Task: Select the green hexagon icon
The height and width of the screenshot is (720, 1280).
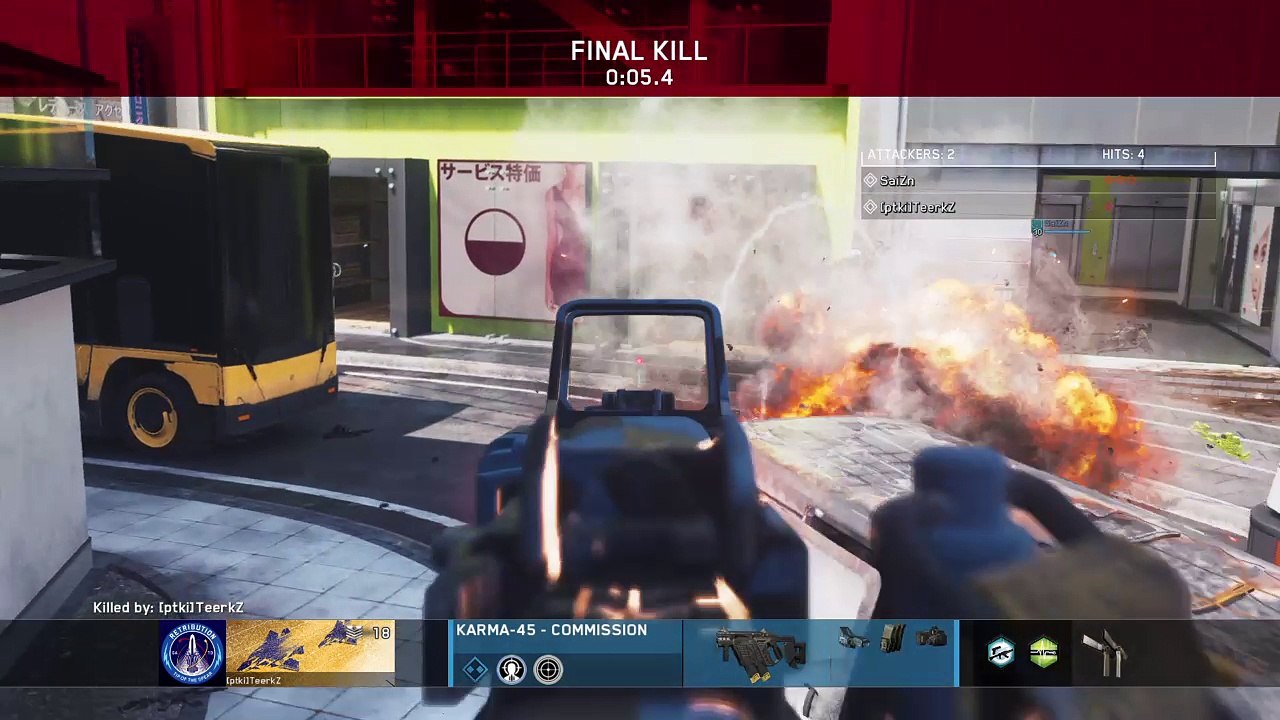Action: [x=1043, y=652]
